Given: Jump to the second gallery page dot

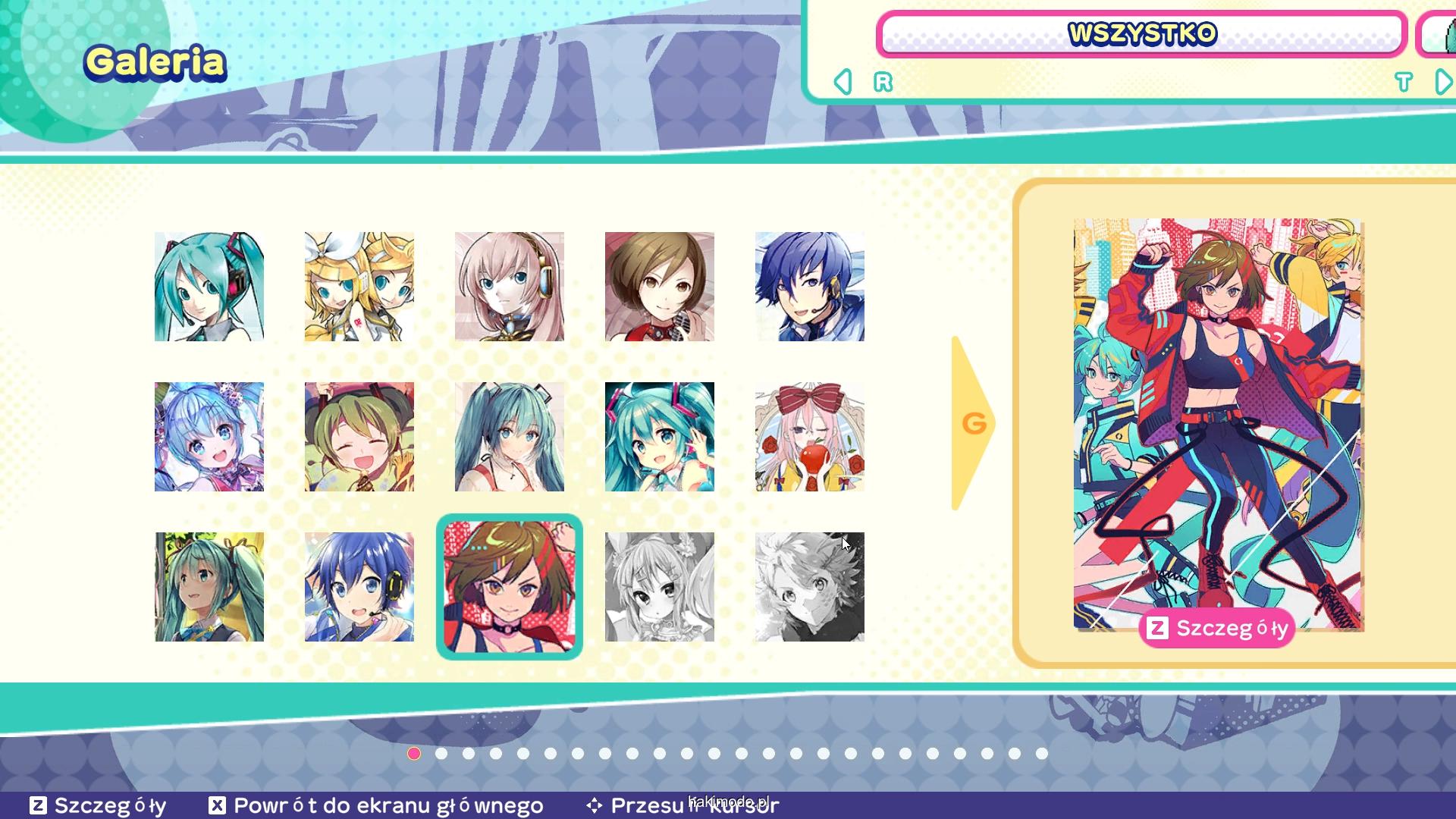Looking at the screenshot, I should 441,754.
